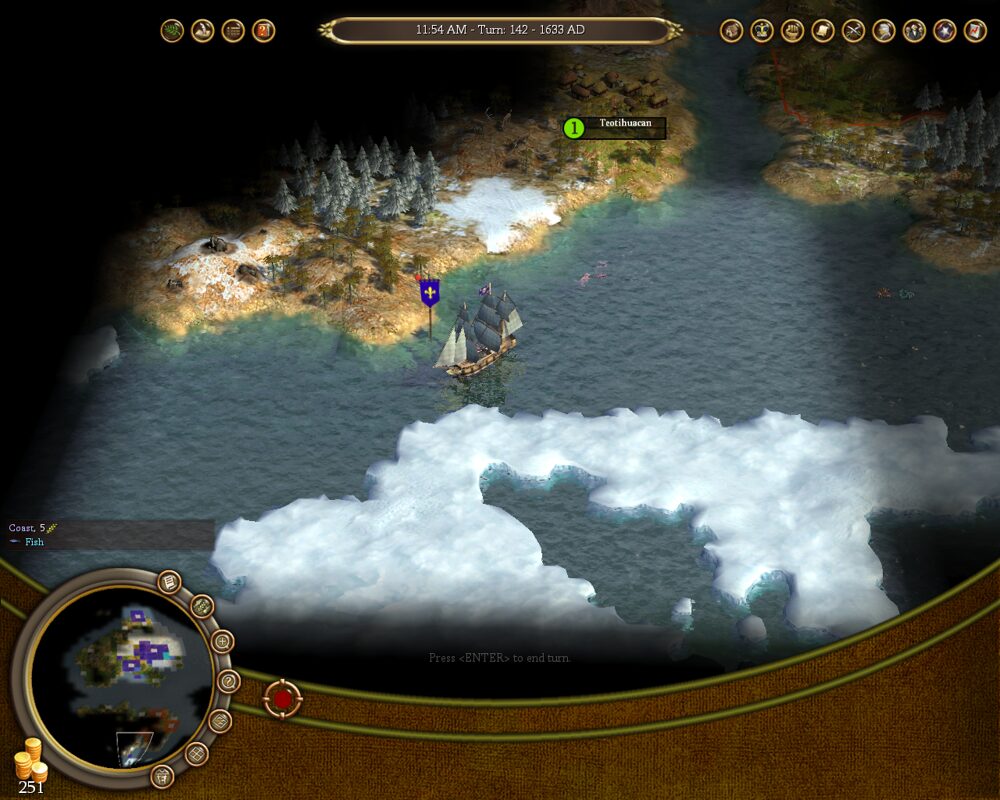Select the sailing ship unit with flag
The height and width of the screenshot is (800, 1000).
point(480,335)
